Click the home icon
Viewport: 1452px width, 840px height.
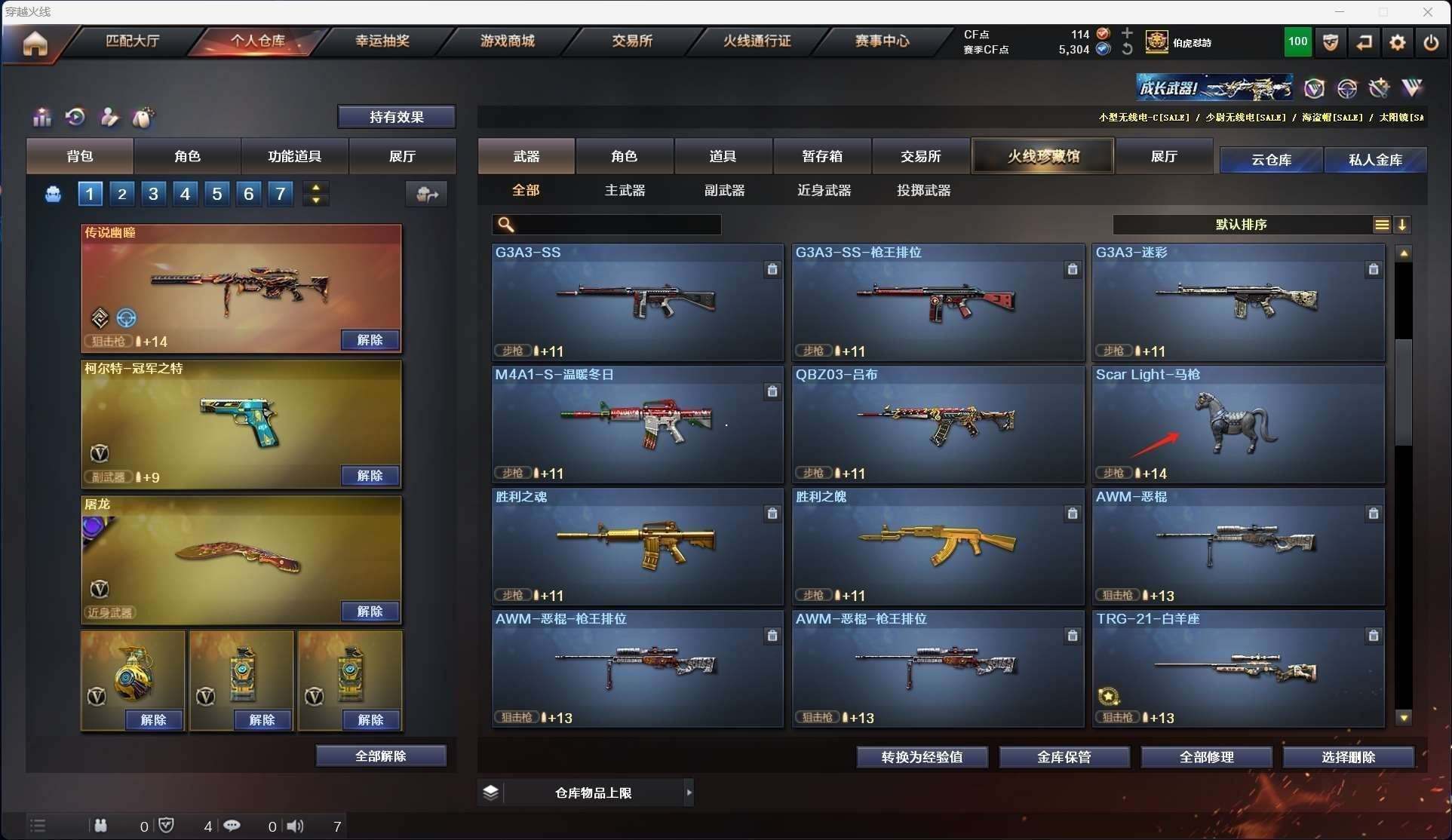coord(35,43)
